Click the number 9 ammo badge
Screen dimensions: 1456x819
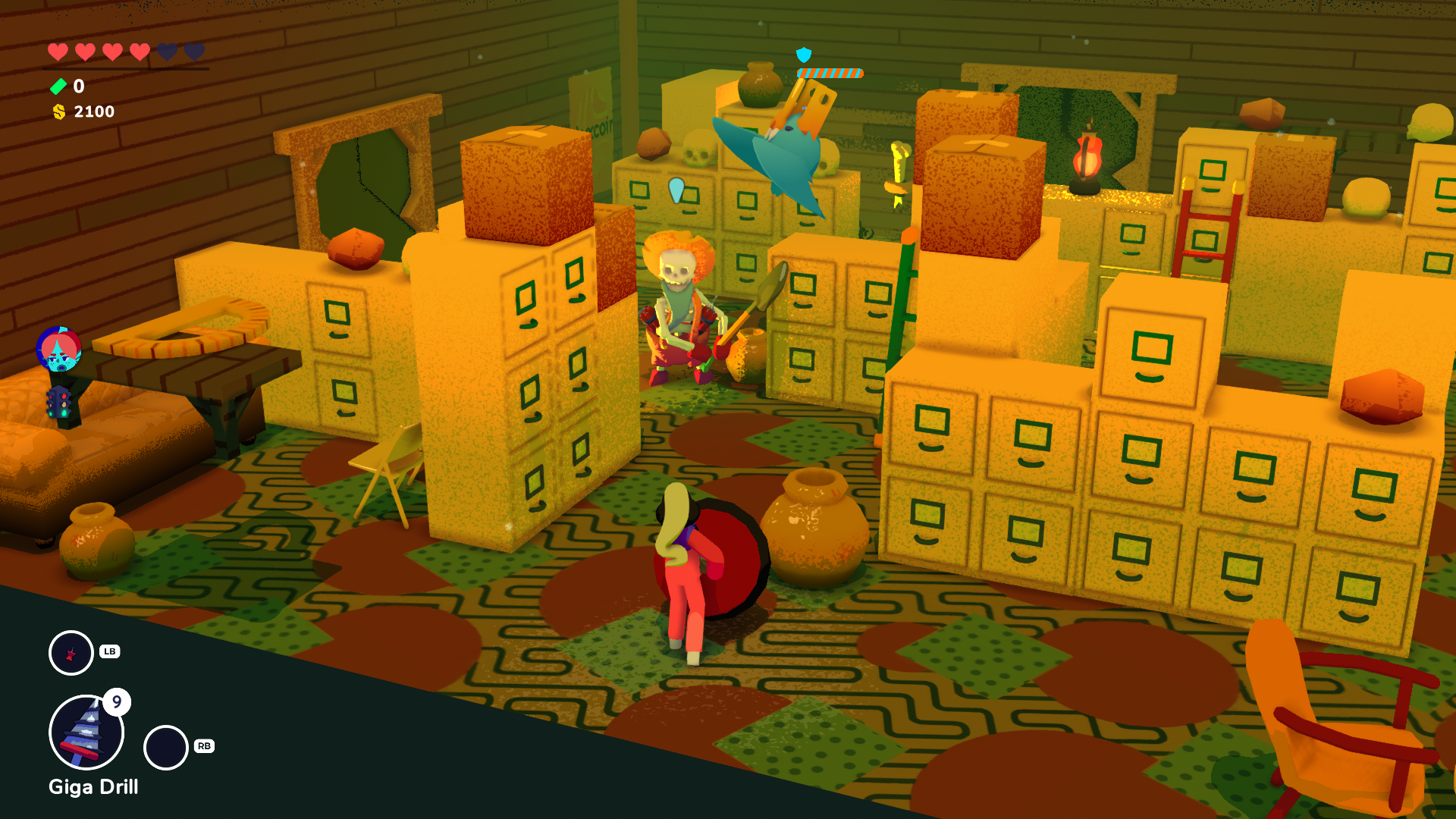click(117, 702)
